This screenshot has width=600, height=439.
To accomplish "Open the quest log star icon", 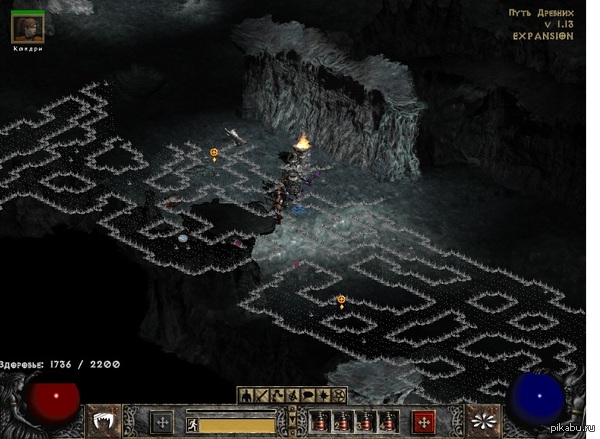I will [324, 396].
